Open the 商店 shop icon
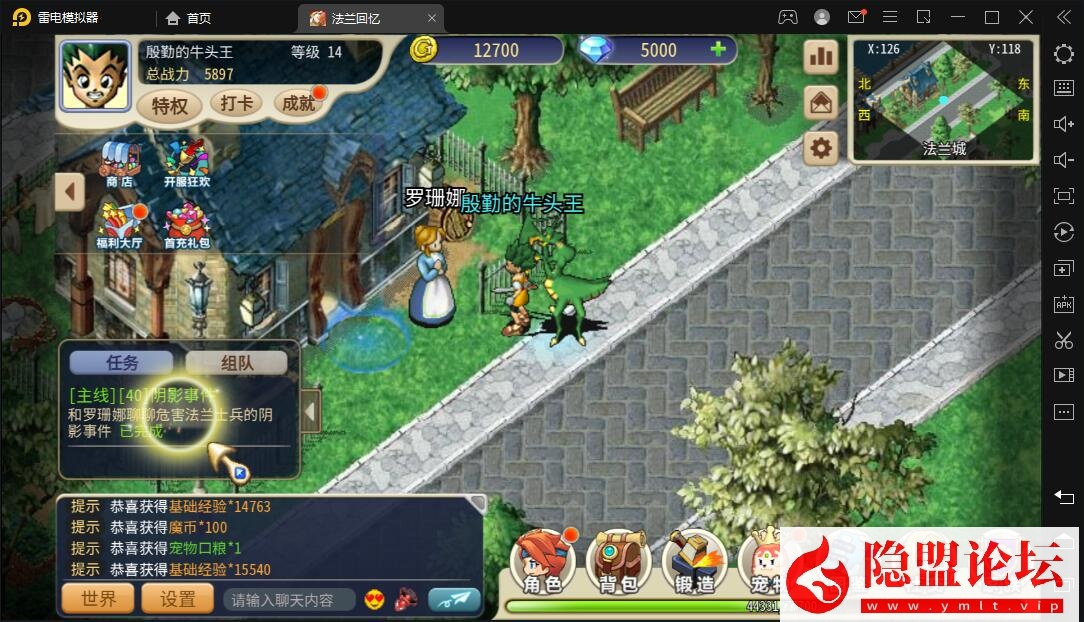 (x=120, y=163)
